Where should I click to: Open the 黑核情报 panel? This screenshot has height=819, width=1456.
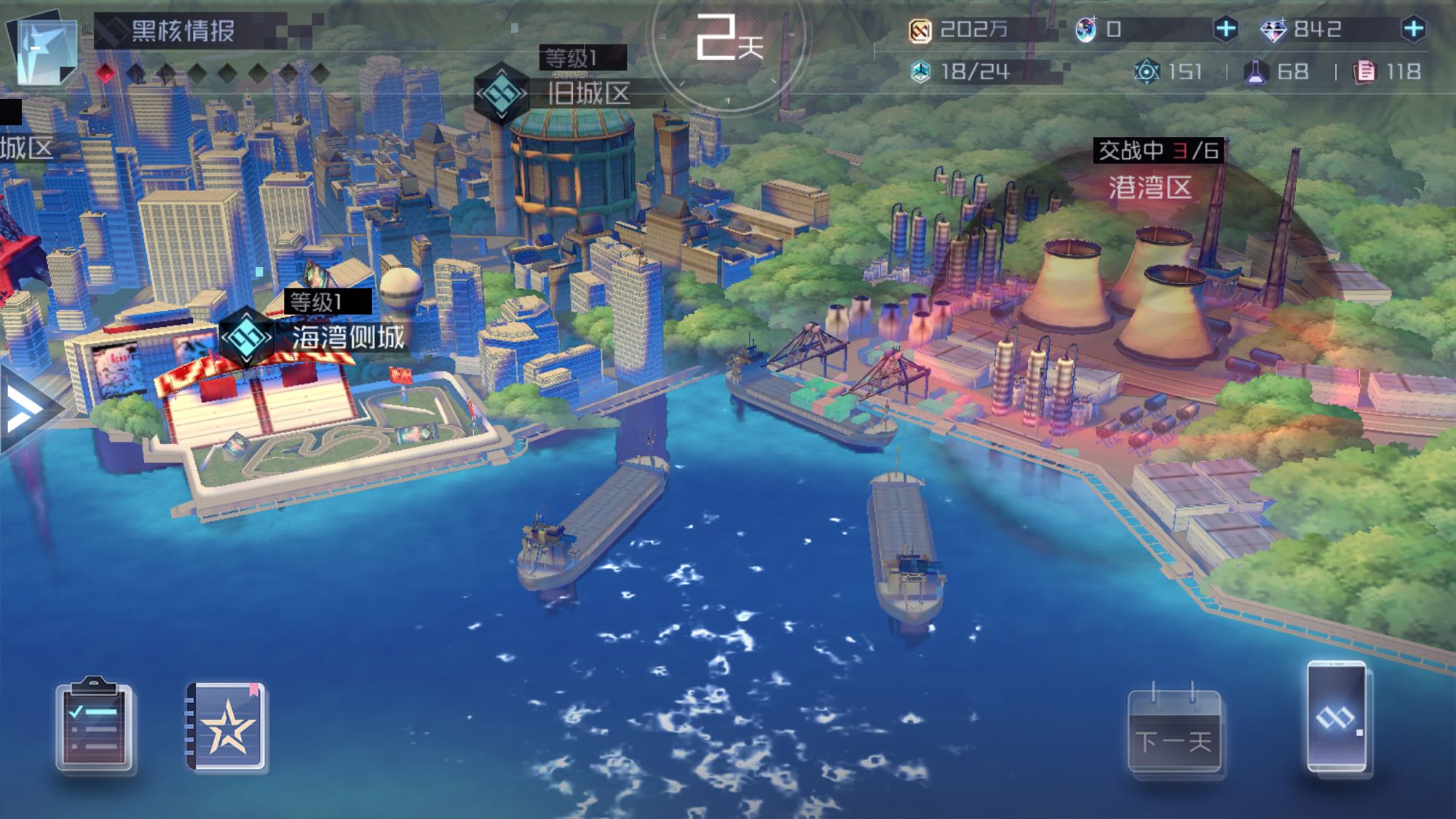coord(182,31)
